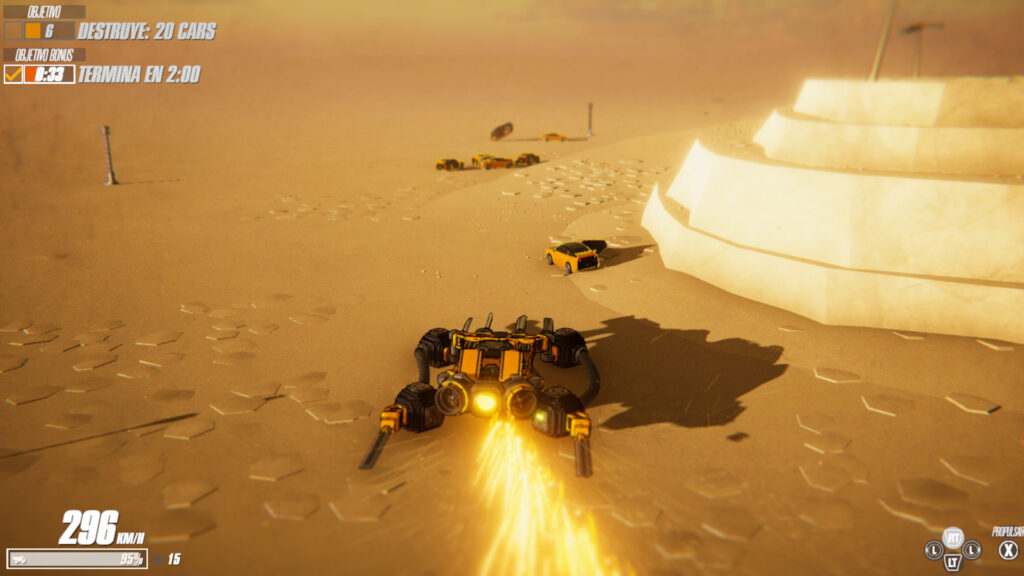This screenshot has width=1024, height=576.
Task: Select the Termina en 2:00 bonus objective
Action: (x=138, y=74)
